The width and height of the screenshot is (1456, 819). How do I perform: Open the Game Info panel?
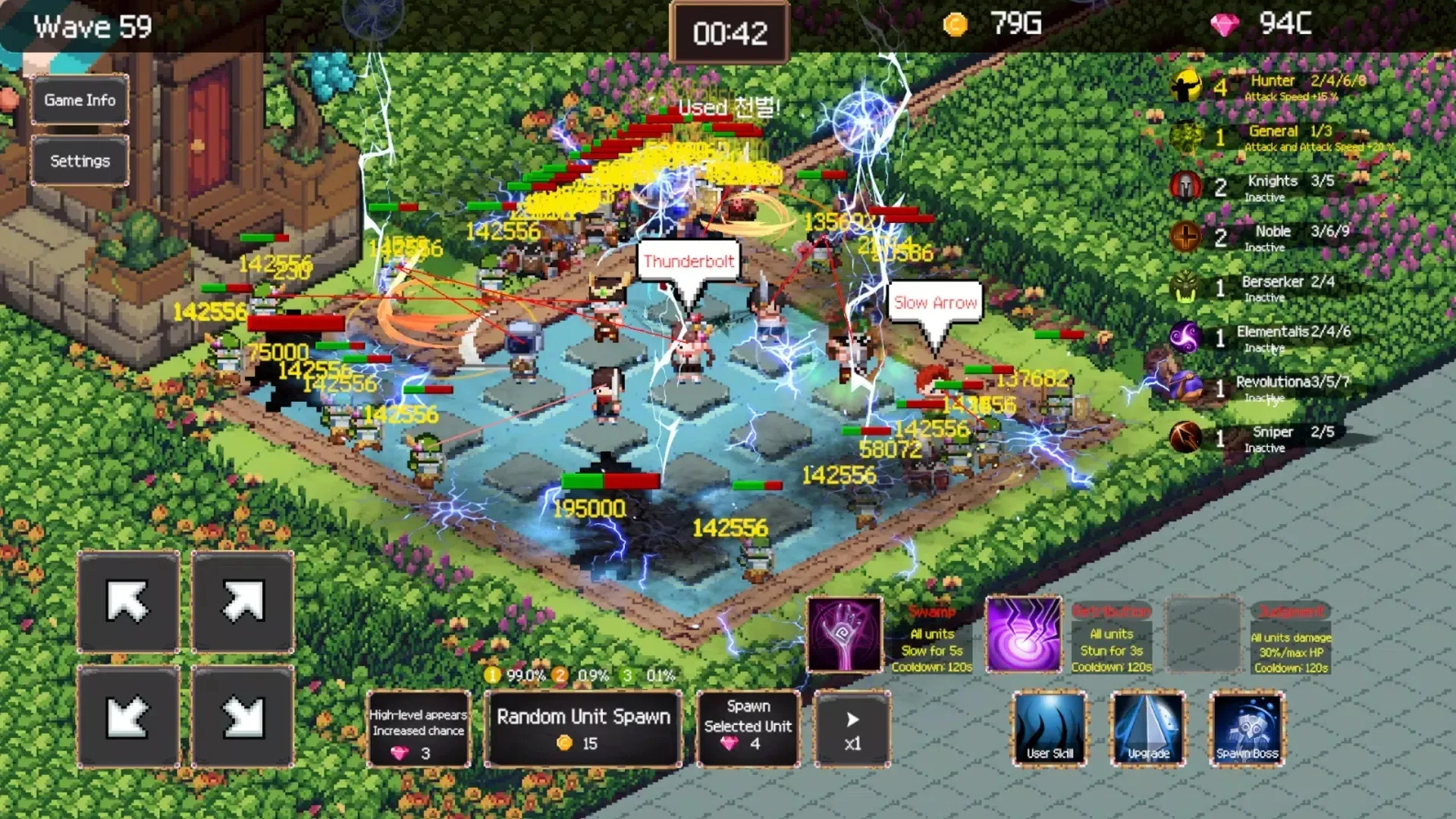pos(79,99)
